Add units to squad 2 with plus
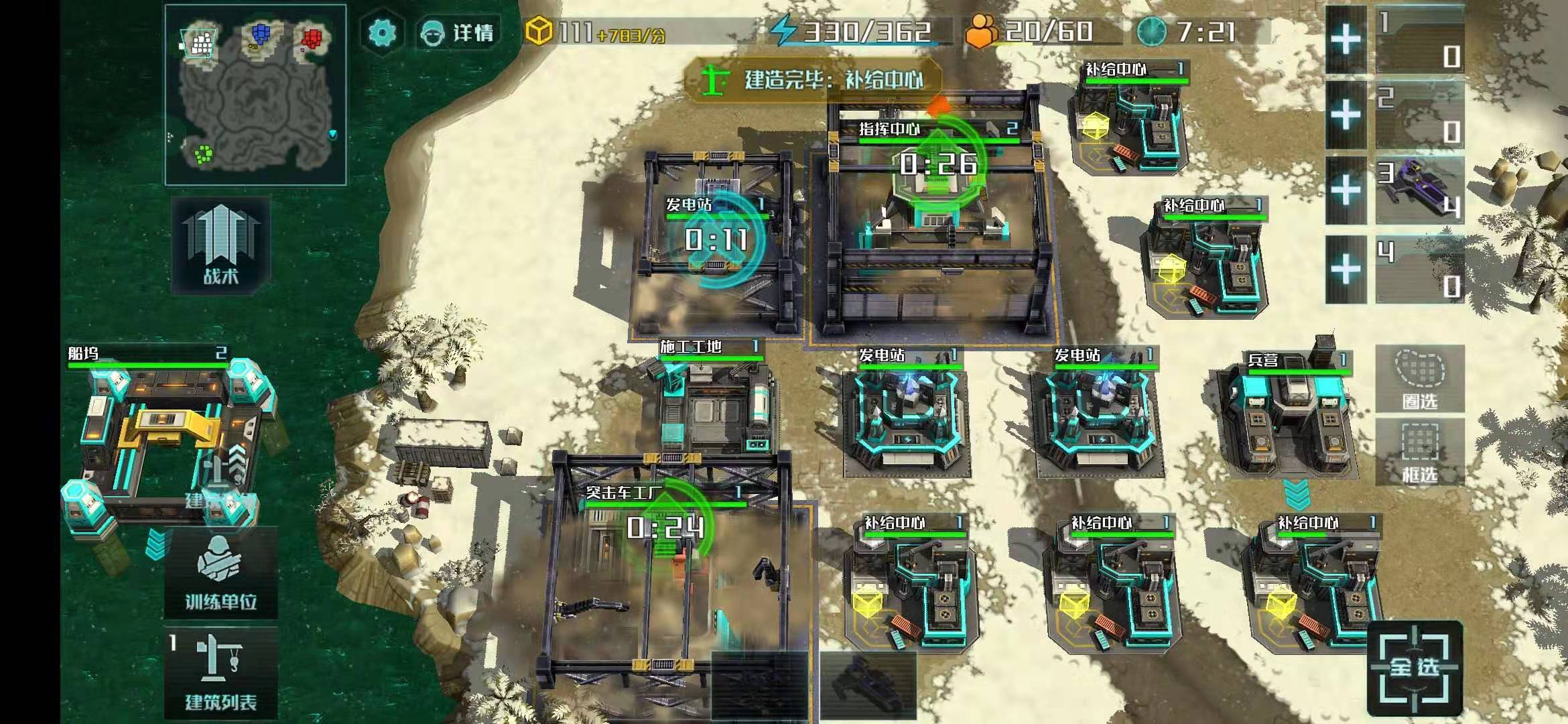Image resolution: width=1568 pixels, height=724 pixels. tap(1346, 115)
